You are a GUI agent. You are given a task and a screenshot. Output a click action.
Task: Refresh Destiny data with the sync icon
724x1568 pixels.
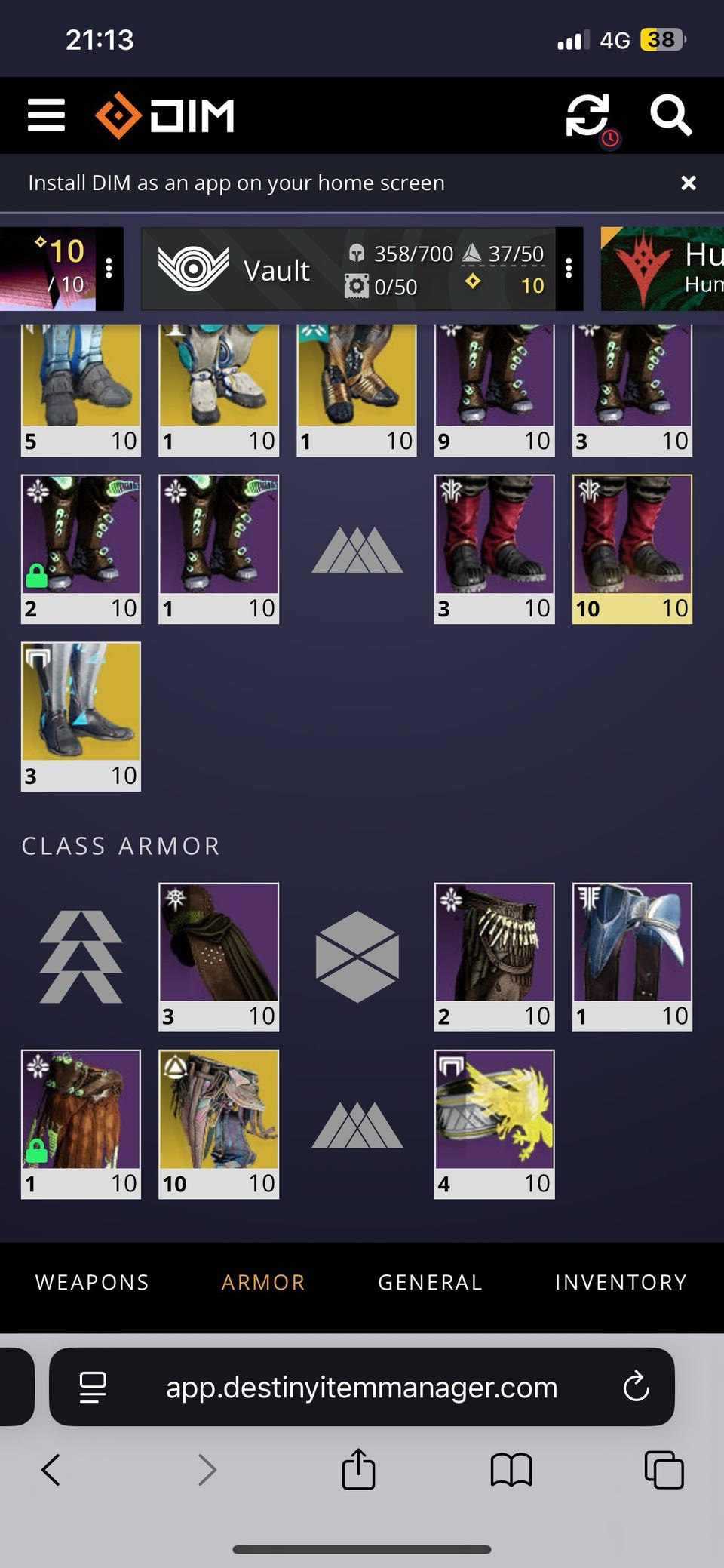click(587, 115)
